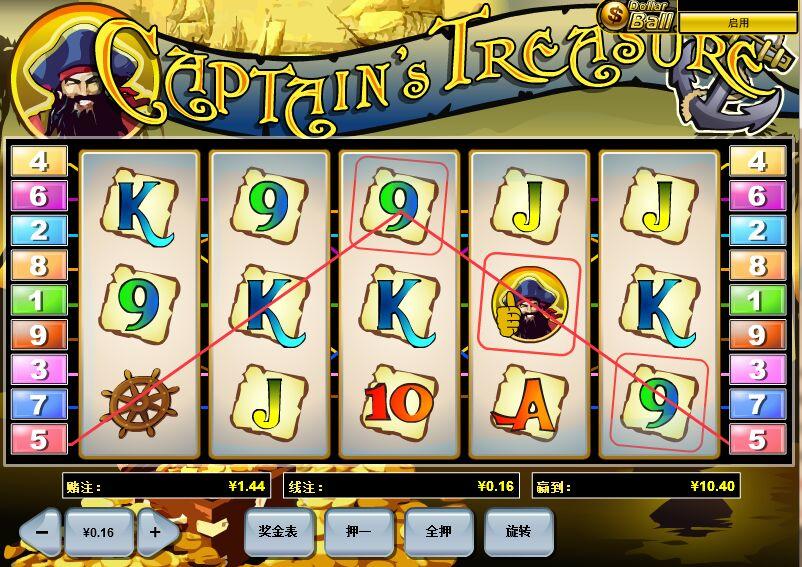Enable Dollar Ball with the 启用 button
Viewport: 802px width, 567px height.
pos(738,21)
